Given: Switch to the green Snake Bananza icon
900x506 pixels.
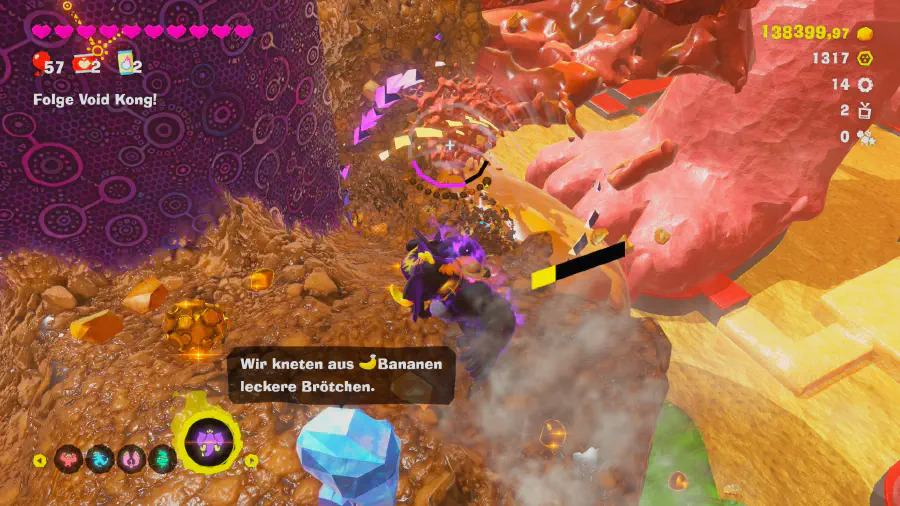Looking at the screenshot, I should (x=162, y=460).
